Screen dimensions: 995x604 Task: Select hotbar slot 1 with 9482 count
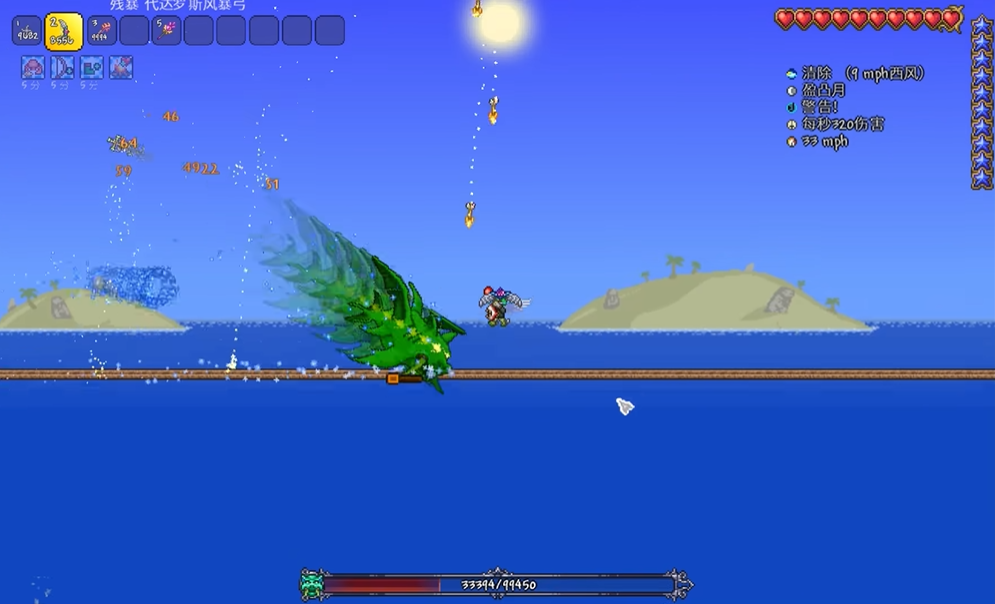tap(27, 31)
